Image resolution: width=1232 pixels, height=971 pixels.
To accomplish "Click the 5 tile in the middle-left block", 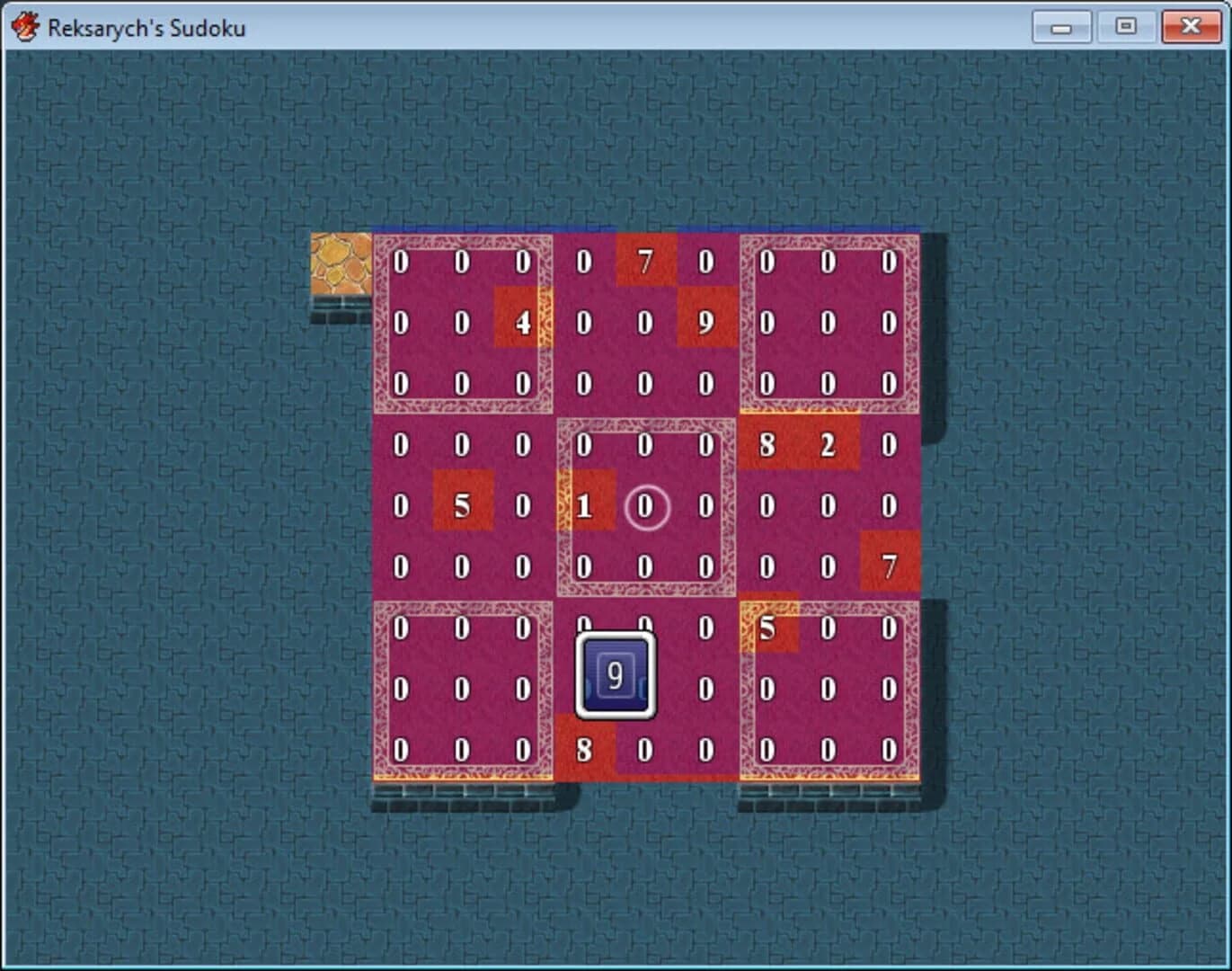I will point(462,506).
